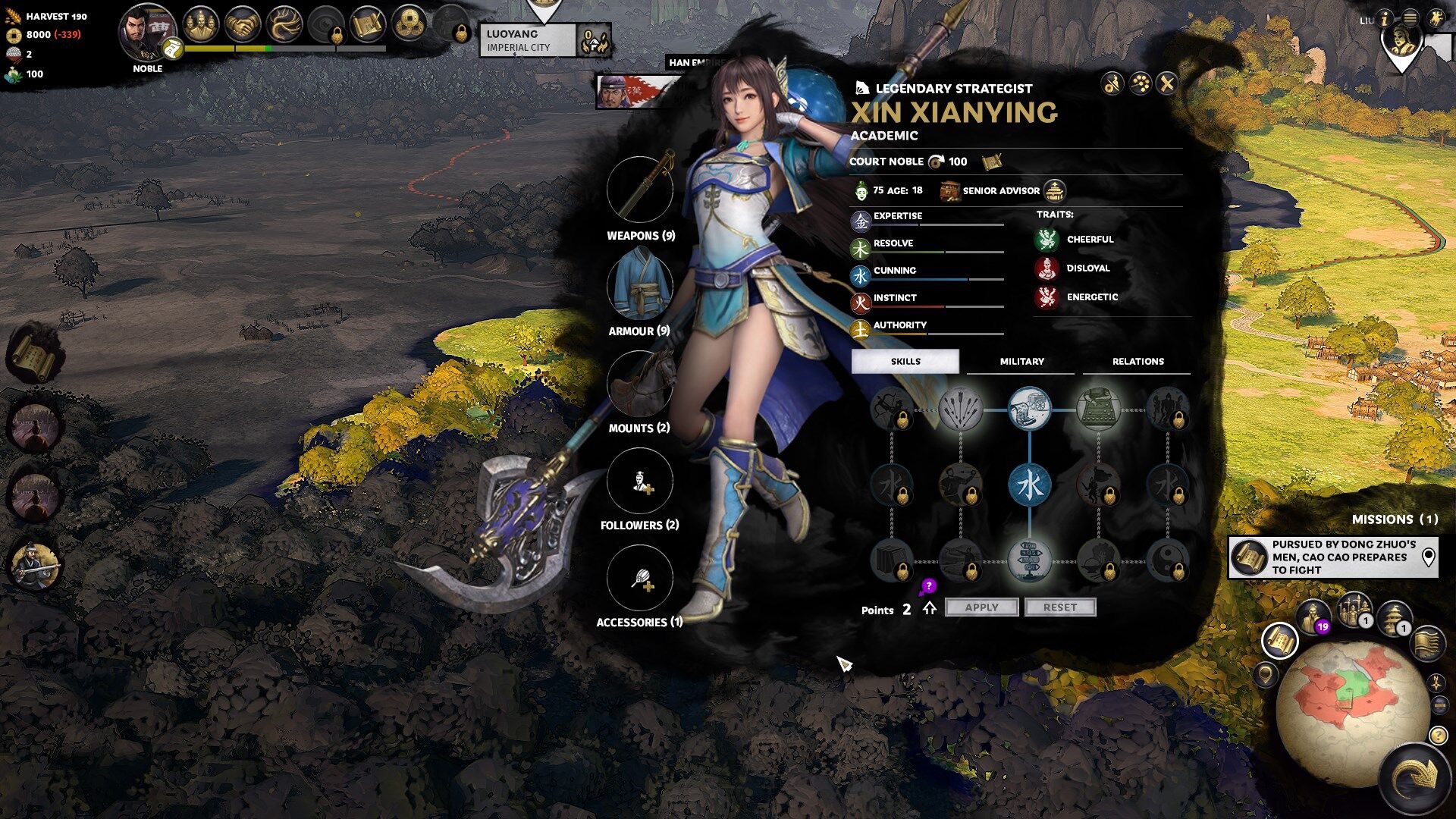Open the Relations tab

(x=1137, y=362)
